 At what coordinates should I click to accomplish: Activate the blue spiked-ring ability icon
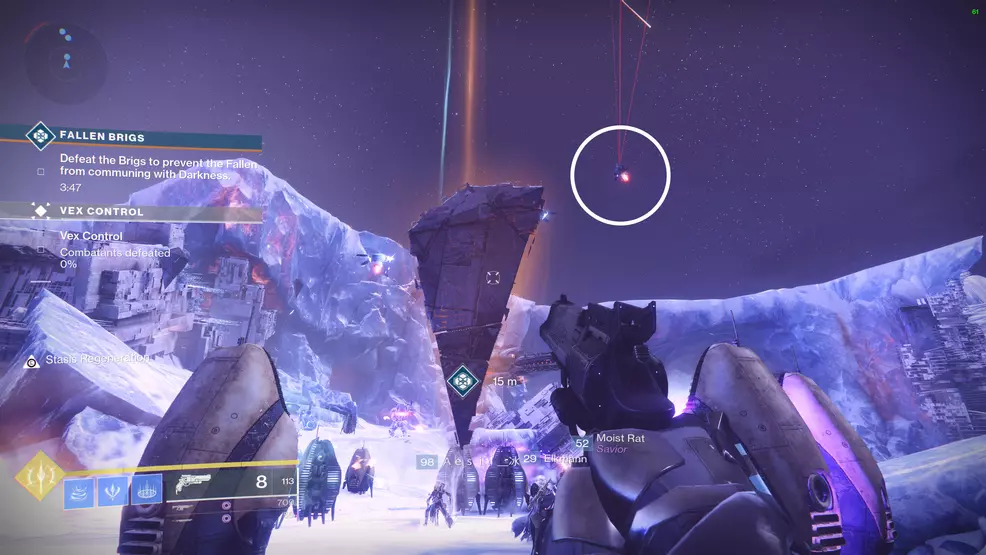point(147,491)
